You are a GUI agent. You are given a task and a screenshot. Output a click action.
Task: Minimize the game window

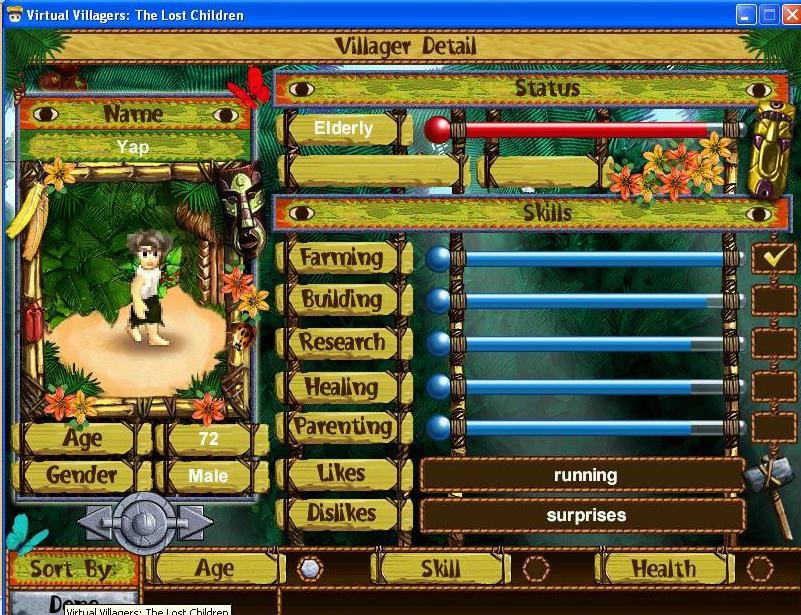(746, 15)
